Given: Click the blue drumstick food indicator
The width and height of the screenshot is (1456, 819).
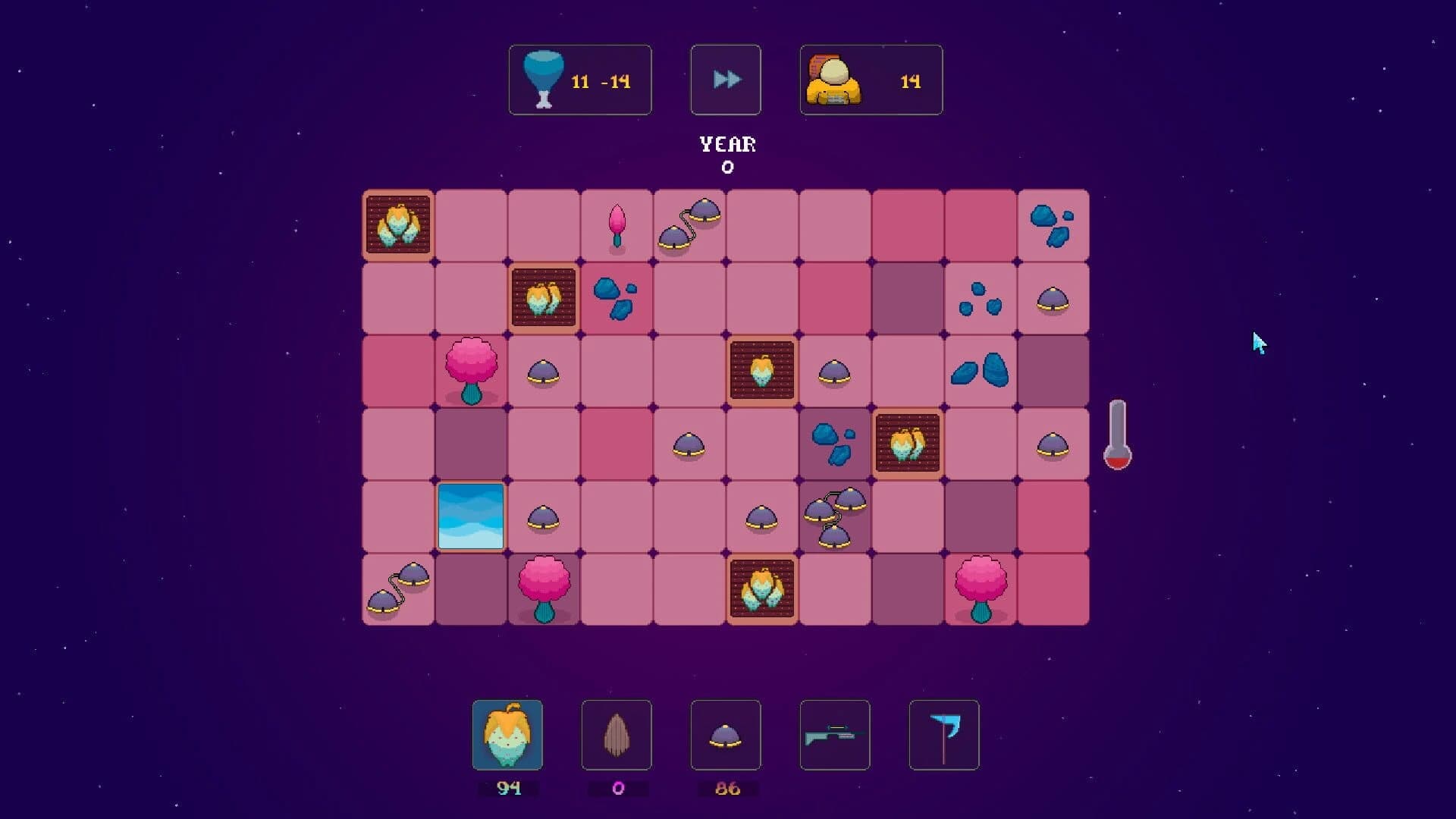Looking at the screenshot, I should [541, 79].
